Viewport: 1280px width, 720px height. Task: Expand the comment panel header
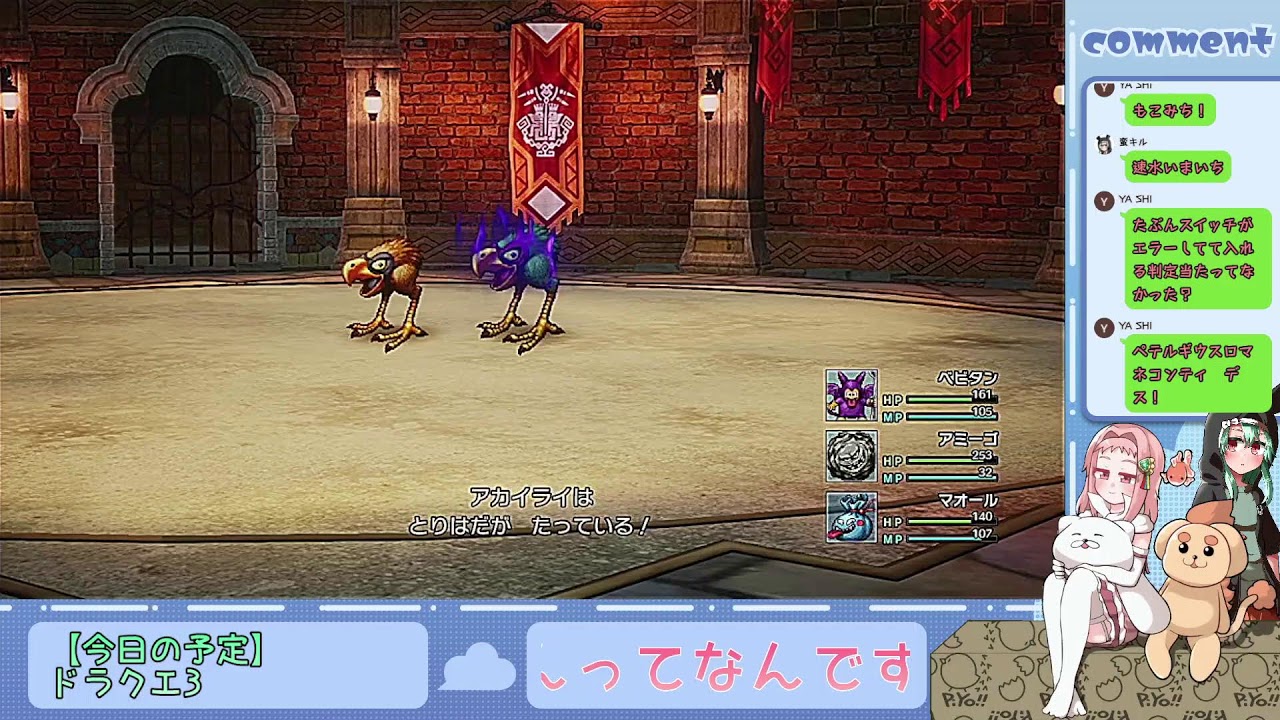(x=1180, y=40)
